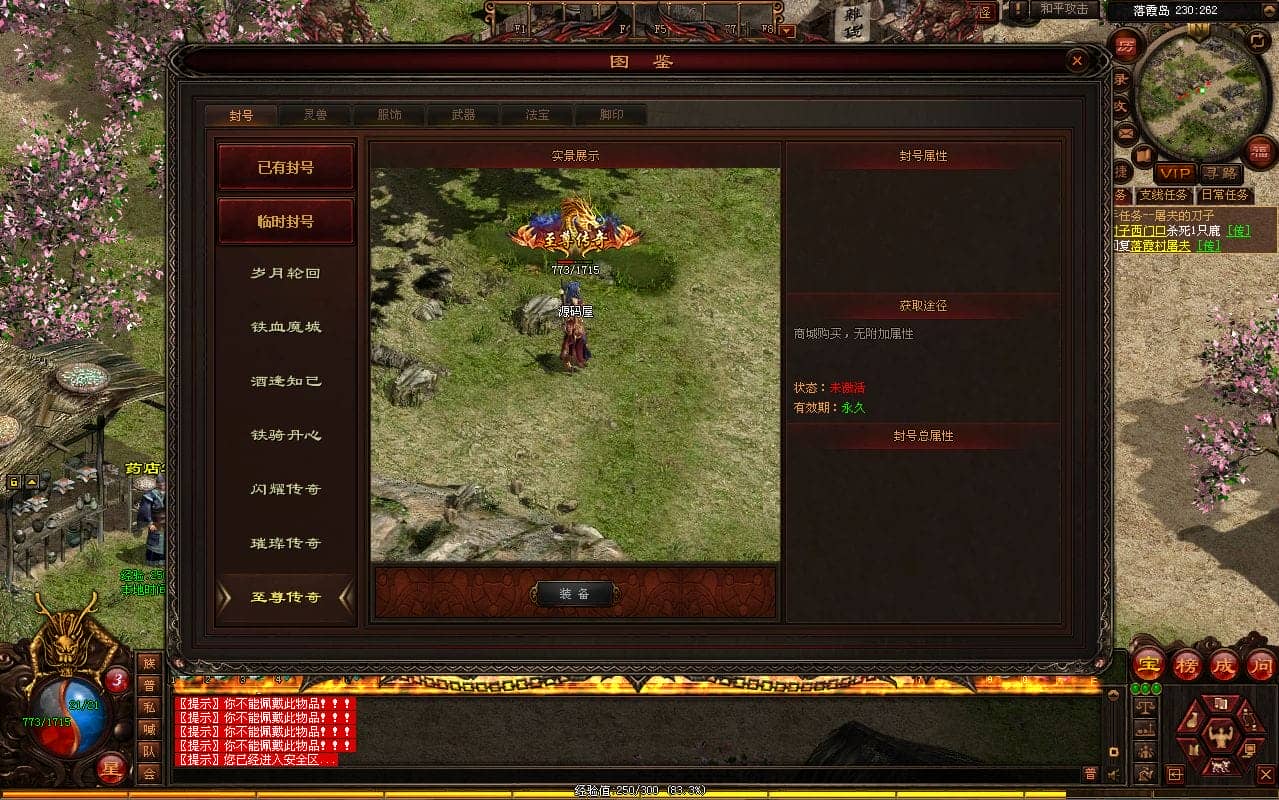Switch to the 脚印 tab
This screenshot has height=800, width=1279.
[x=611, y=115]
